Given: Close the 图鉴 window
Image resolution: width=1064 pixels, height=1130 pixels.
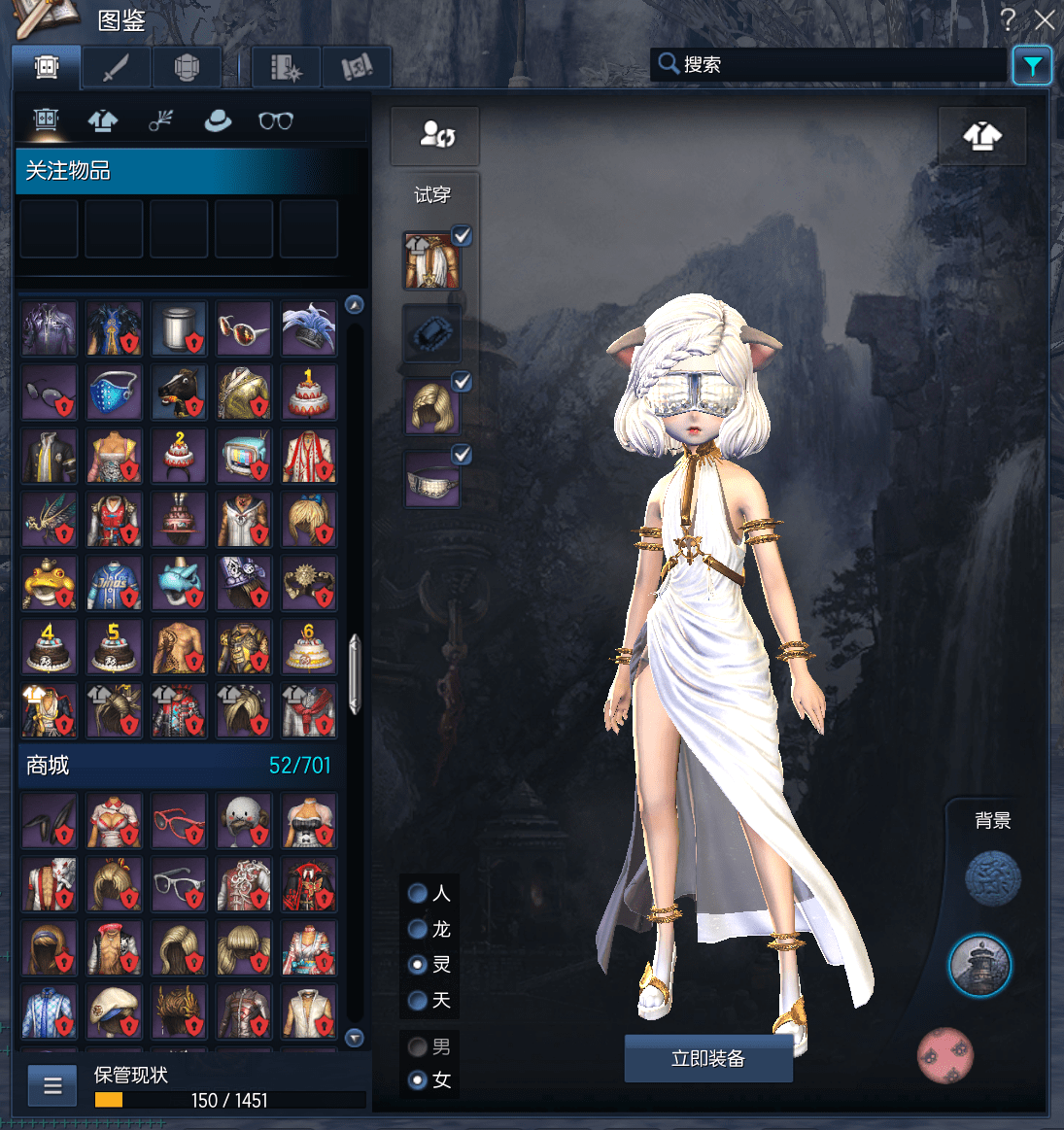Looking at the screenshot, I should point(1045,19).
